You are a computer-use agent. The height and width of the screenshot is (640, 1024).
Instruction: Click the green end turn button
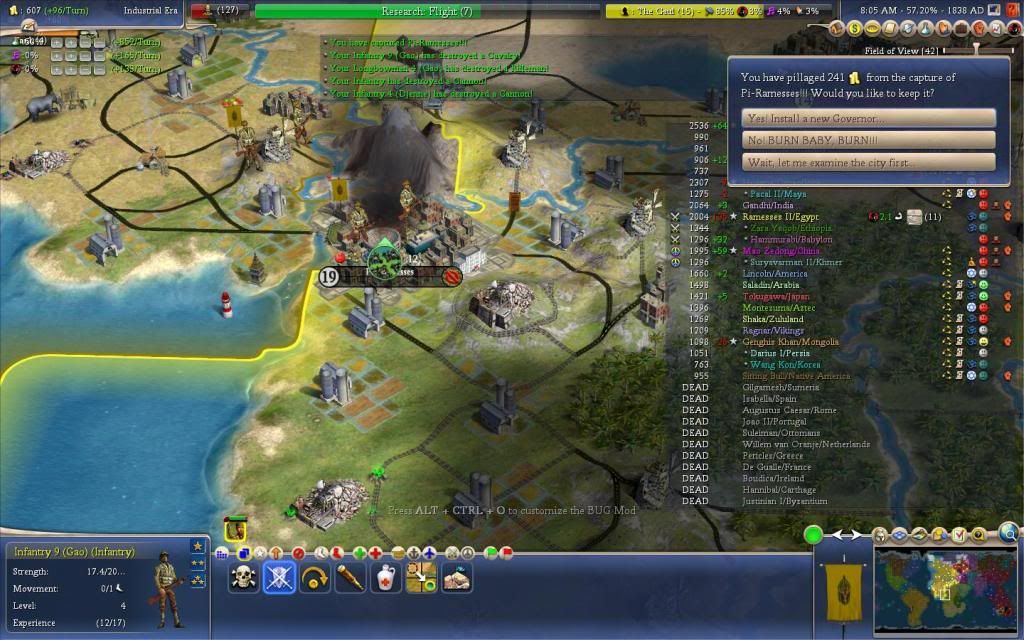click(x=813, y=534)
